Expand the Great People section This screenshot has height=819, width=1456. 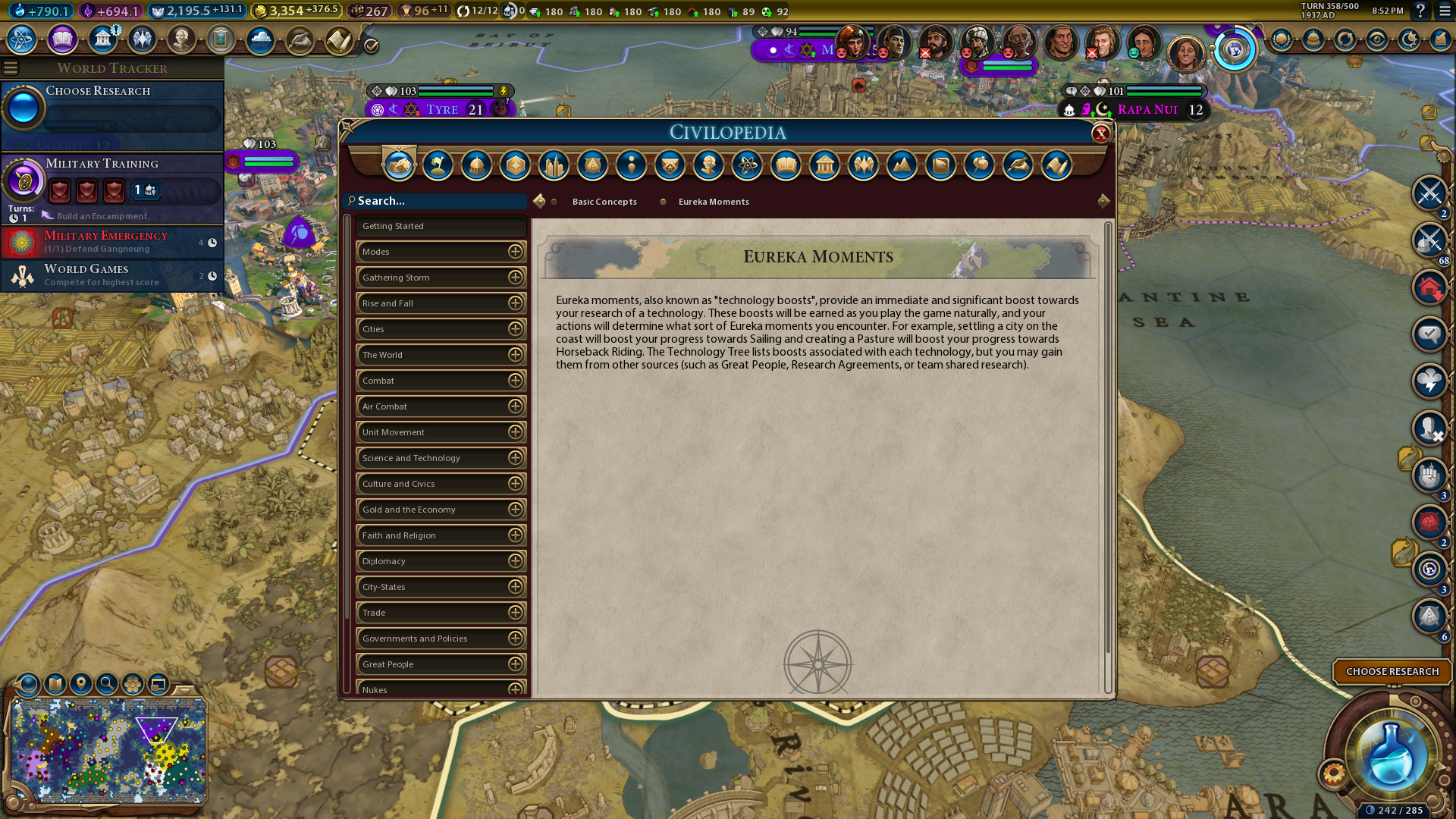[x=515, y=664]
